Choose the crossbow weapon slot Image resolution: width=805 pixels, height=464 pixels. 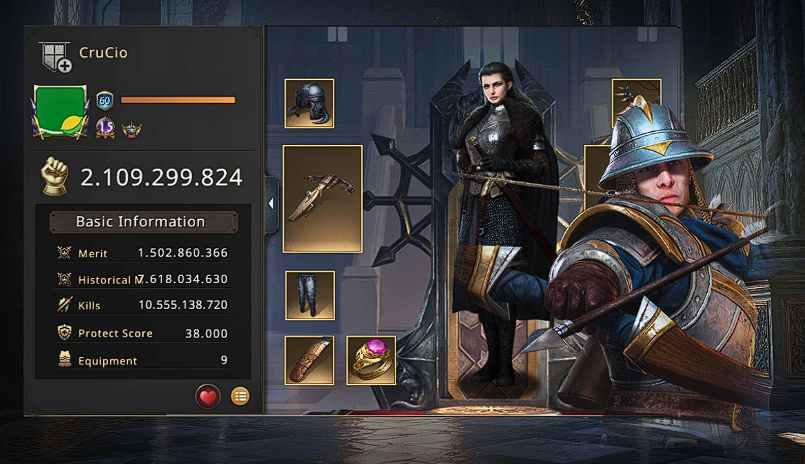pyautogui.click(x=322, y=198)
